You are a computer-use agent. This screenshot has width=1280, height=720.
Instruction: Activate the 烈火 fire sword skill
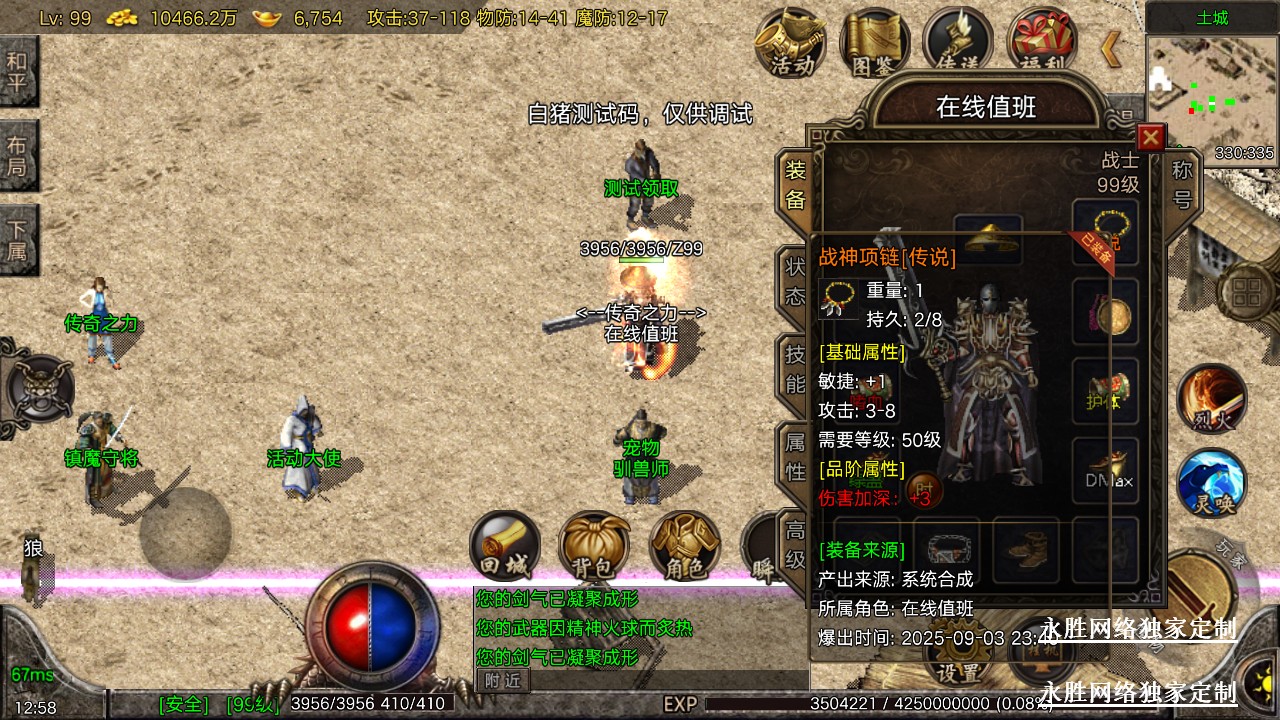coord(1211,399)
